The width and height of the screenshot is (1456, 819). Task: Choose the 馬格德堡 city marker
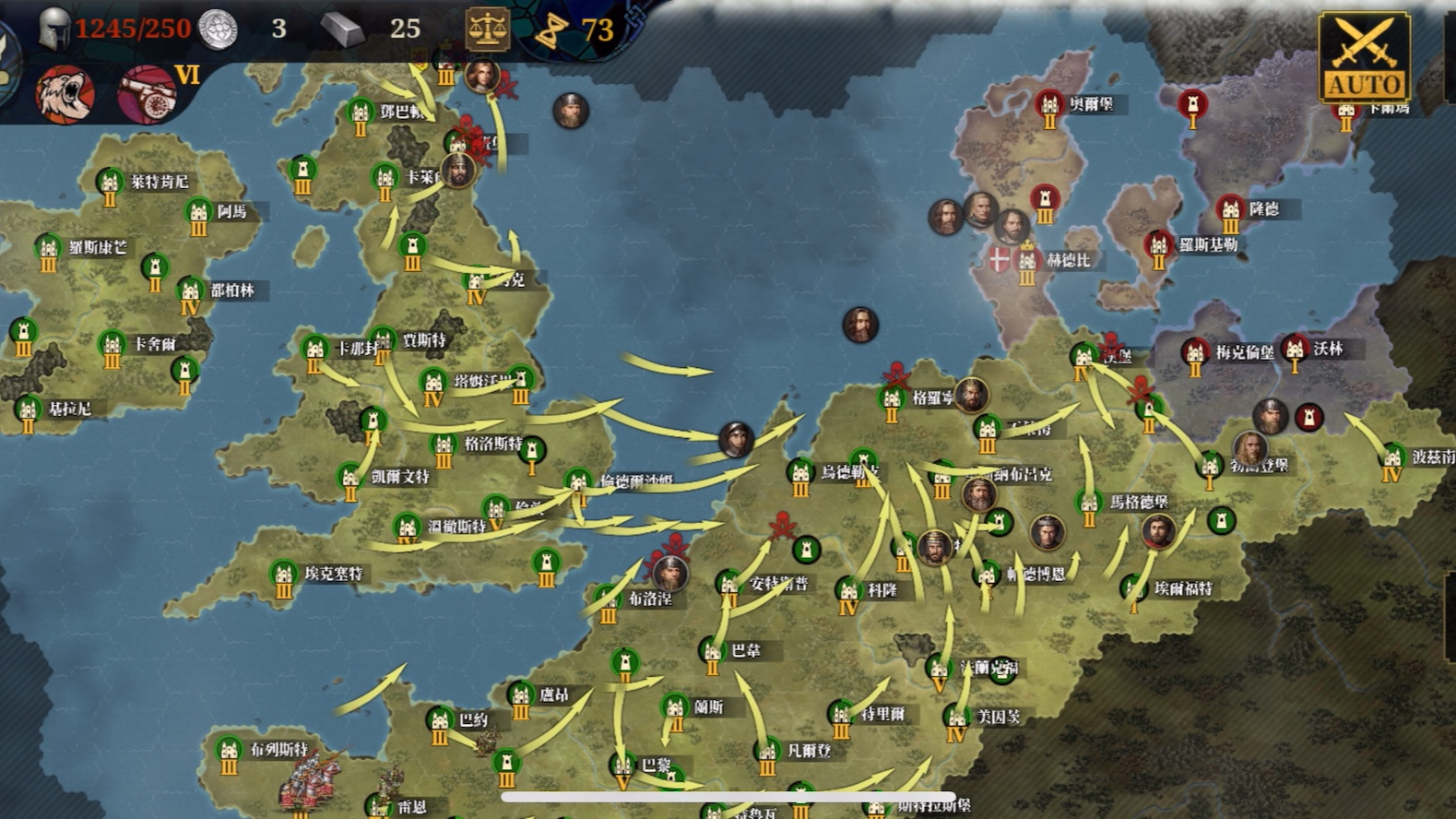1089,504
